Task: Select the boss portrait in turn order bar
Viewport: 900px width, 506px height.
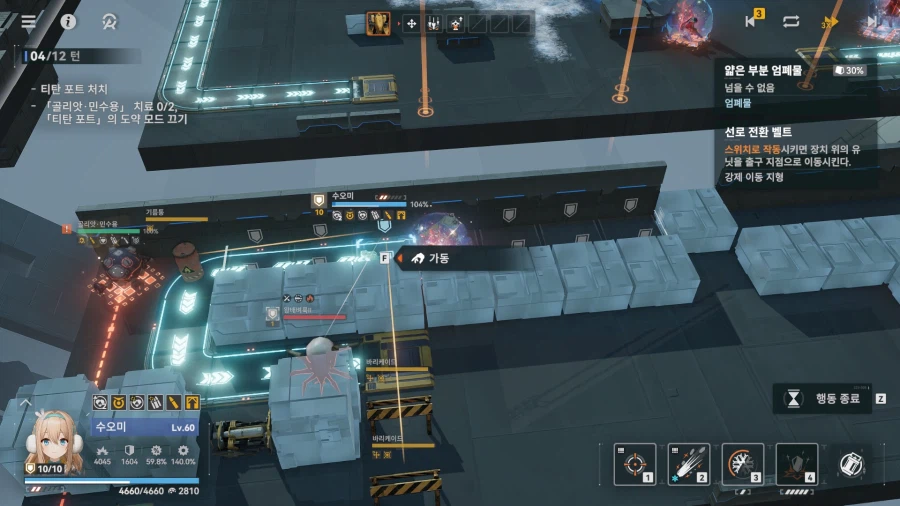Action: coord(379,22)
